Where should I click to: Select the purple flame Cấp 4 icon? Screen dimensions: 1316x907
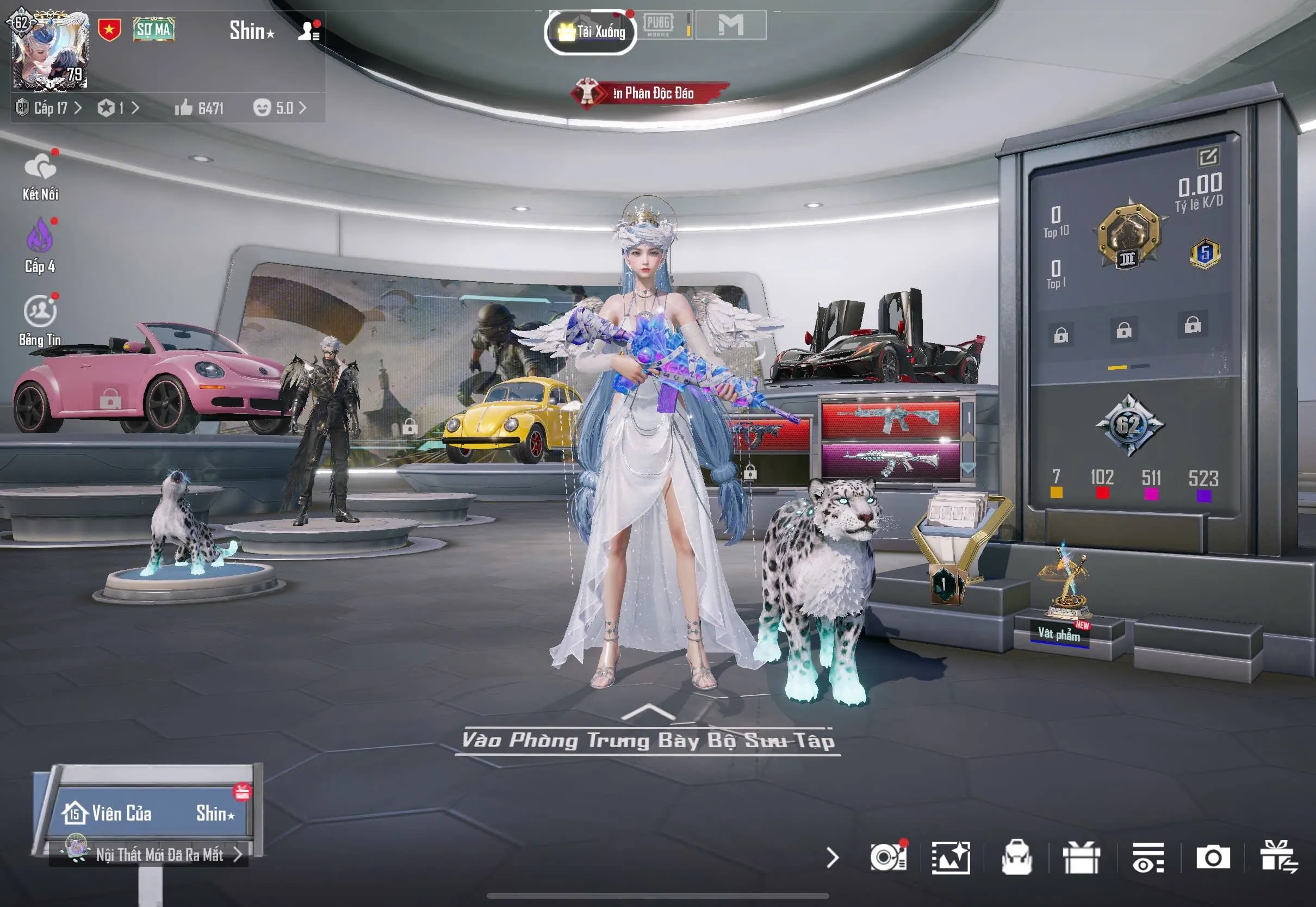(40, 244)
